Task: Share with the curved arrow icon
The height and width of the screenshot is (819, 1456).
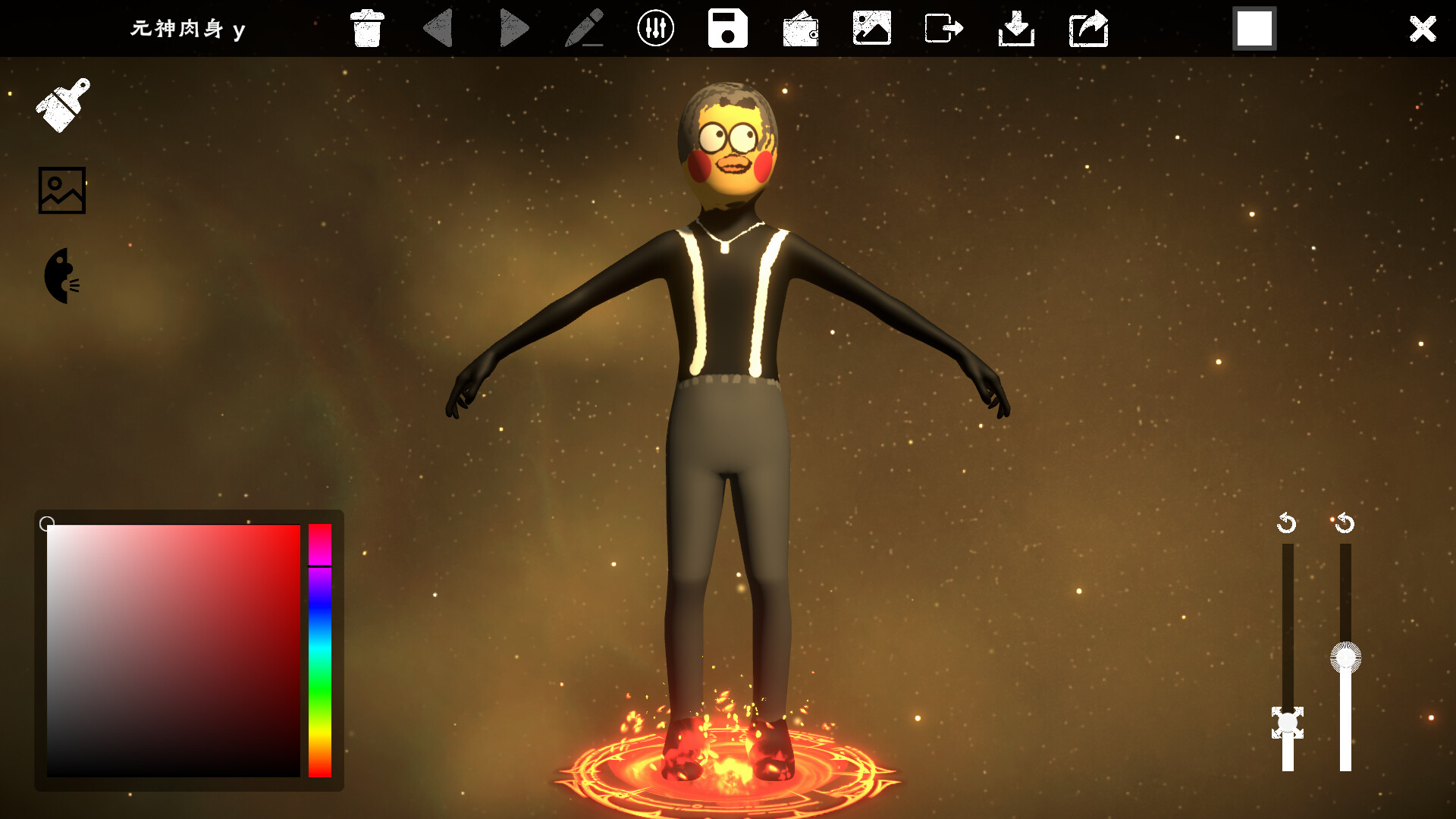Action: [x=1088, y=29]
